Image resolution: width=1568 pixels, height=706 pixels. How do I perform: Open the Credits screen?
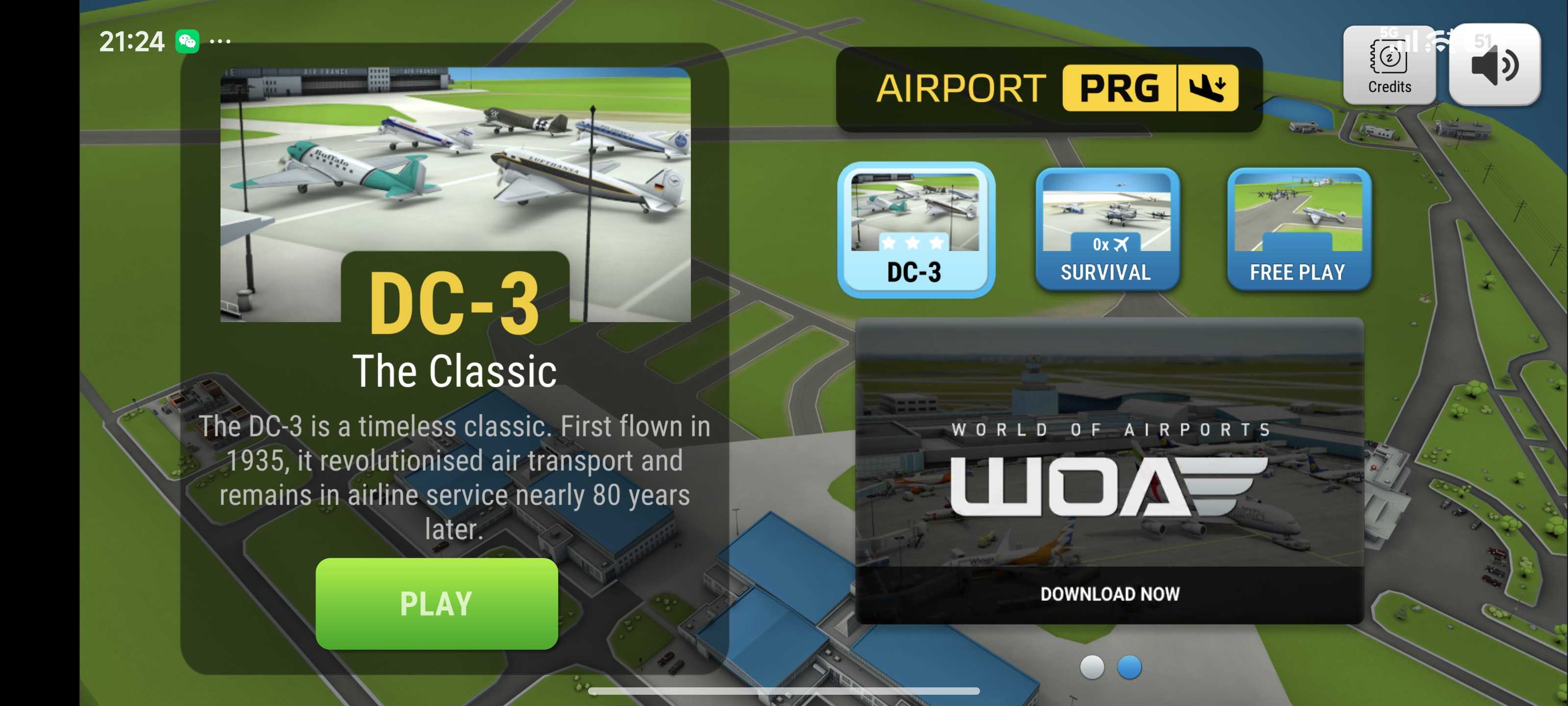1389,65
